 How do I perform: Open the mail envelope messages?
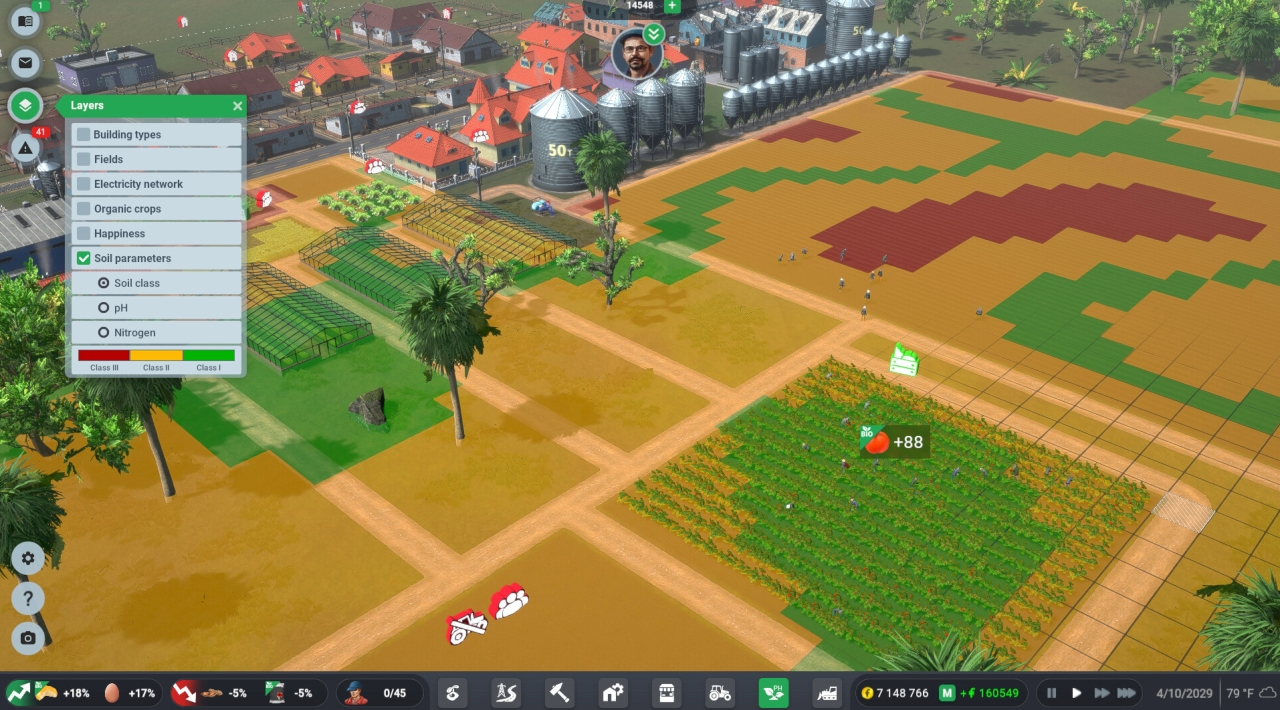[x=25, y=63]
